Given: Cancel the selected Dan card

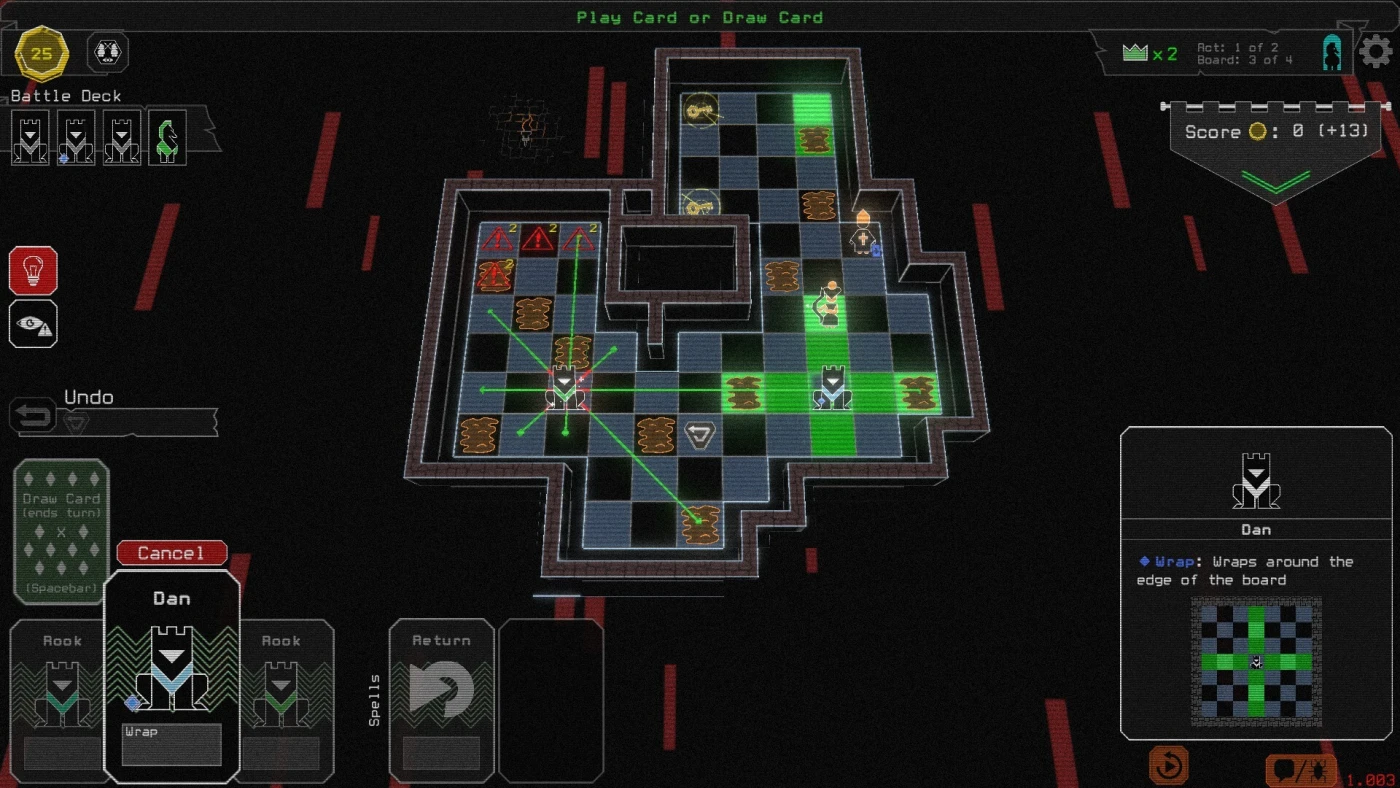Looking at the screenshot, I should coord(172,553).
